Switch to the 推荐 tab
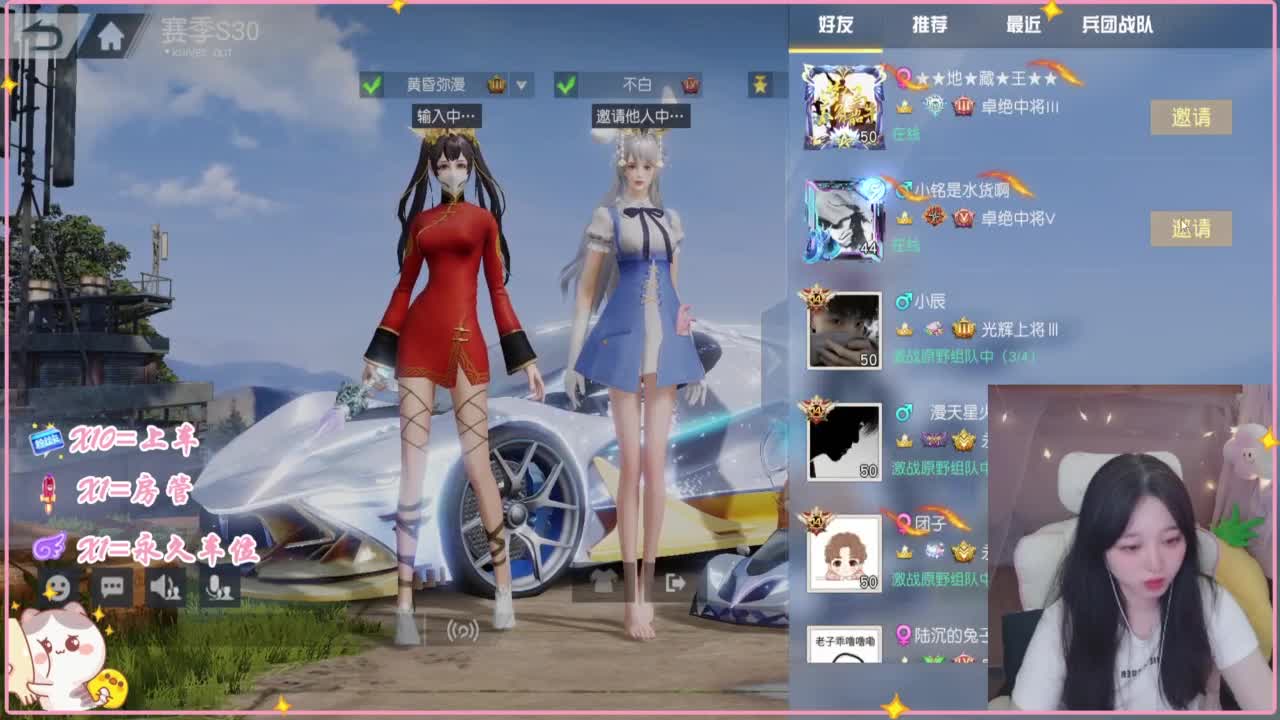 point(928,26)
